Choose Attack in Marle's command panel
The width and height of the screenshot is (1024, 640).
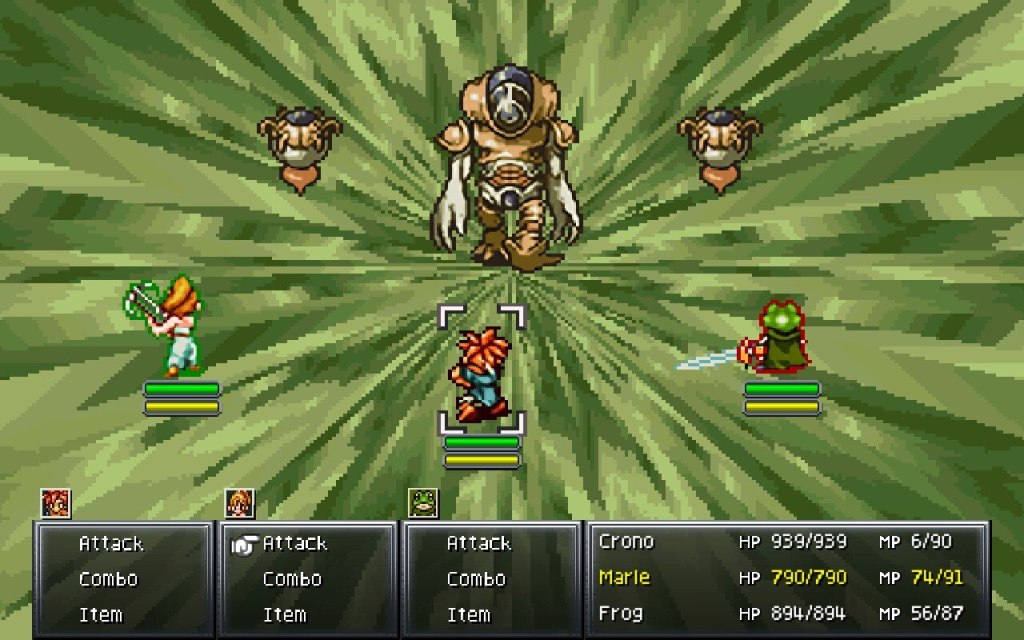295,544
